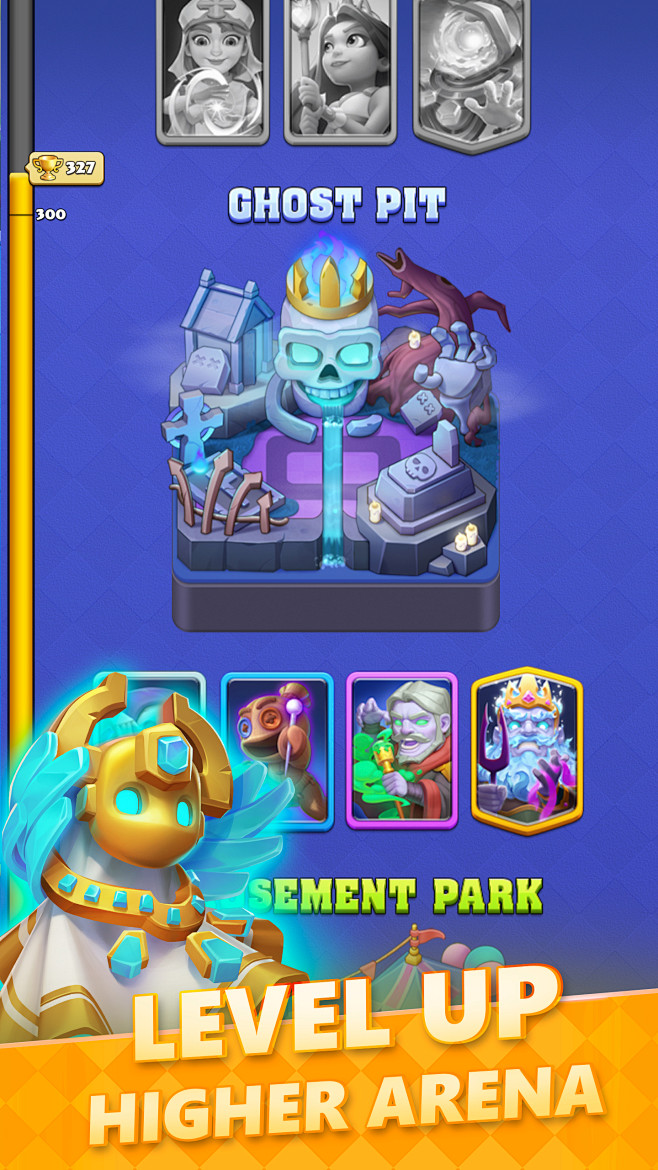The width and height of the screenshot is (658, 1170).
Task: Select the voodoo doll card
Action: point(279,750)
